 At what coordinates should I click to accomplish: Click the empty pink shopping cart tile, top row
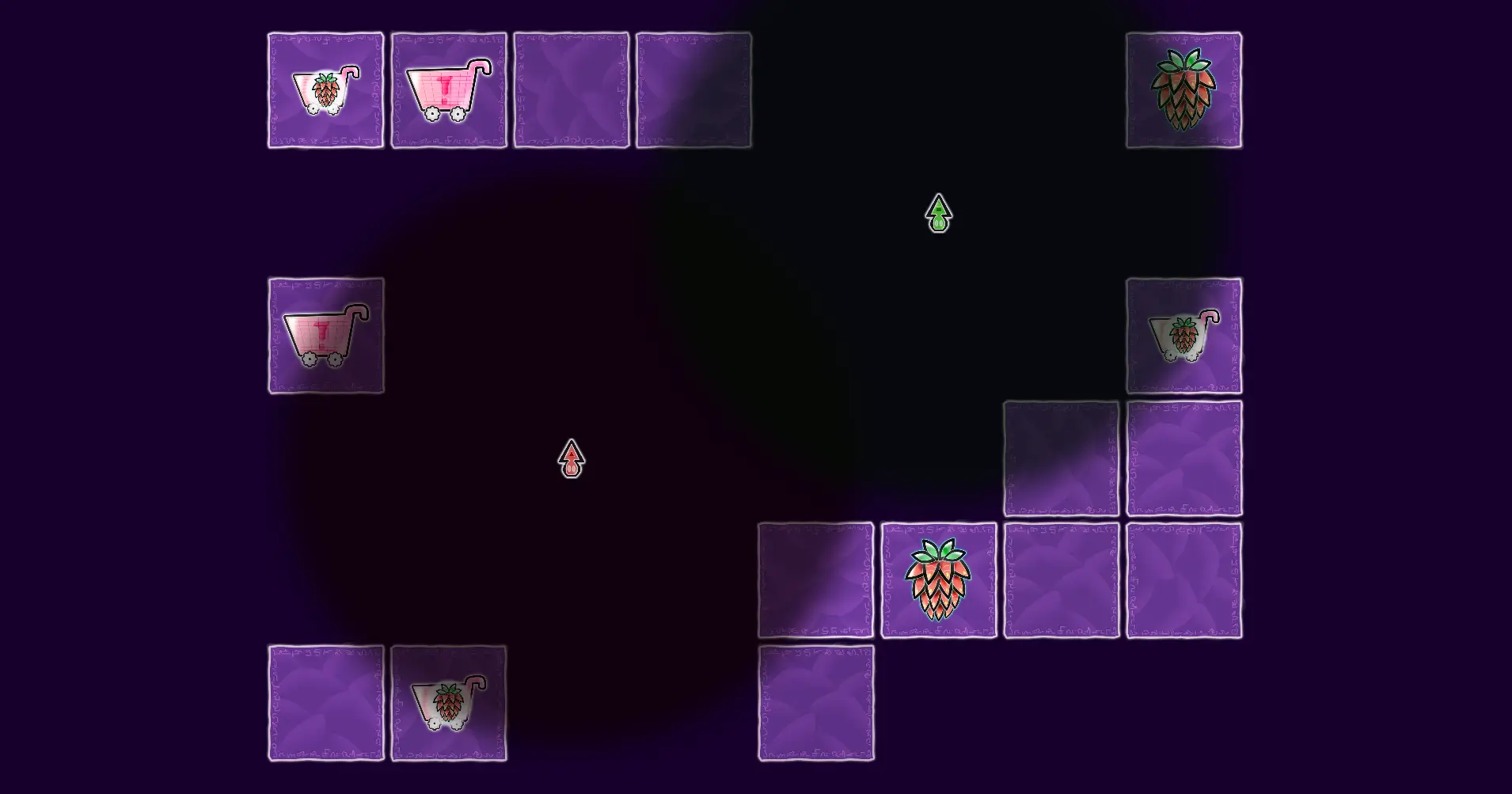[x=449, y=89]
